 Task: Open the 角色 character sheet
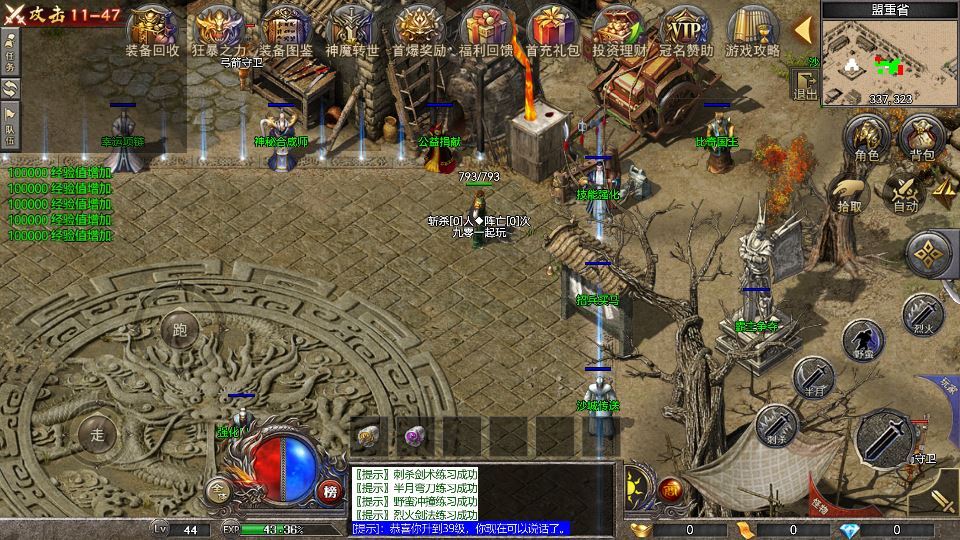(866, 137)
